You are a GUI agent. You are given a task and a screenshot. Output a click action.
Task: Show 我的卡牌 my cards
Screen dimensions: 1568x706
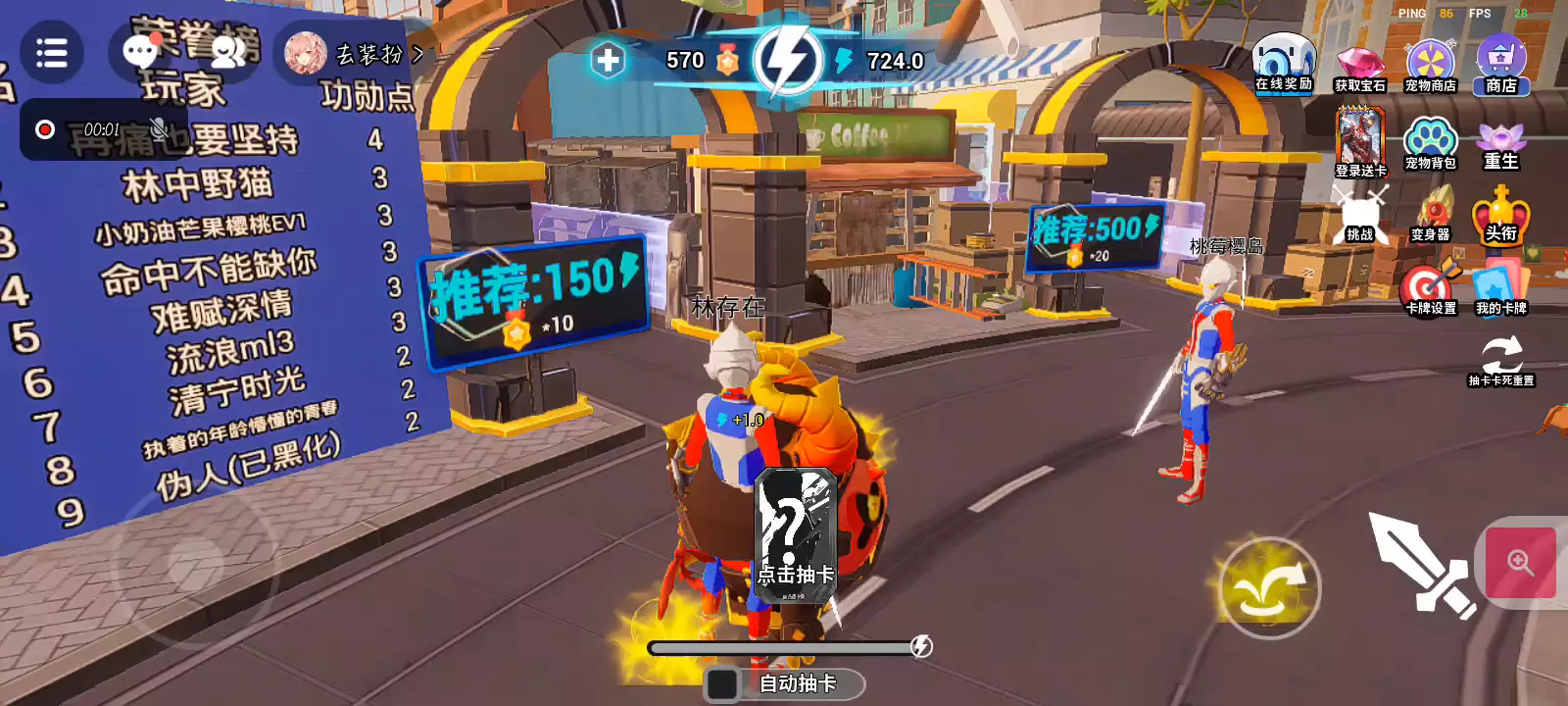point(1500,290)
